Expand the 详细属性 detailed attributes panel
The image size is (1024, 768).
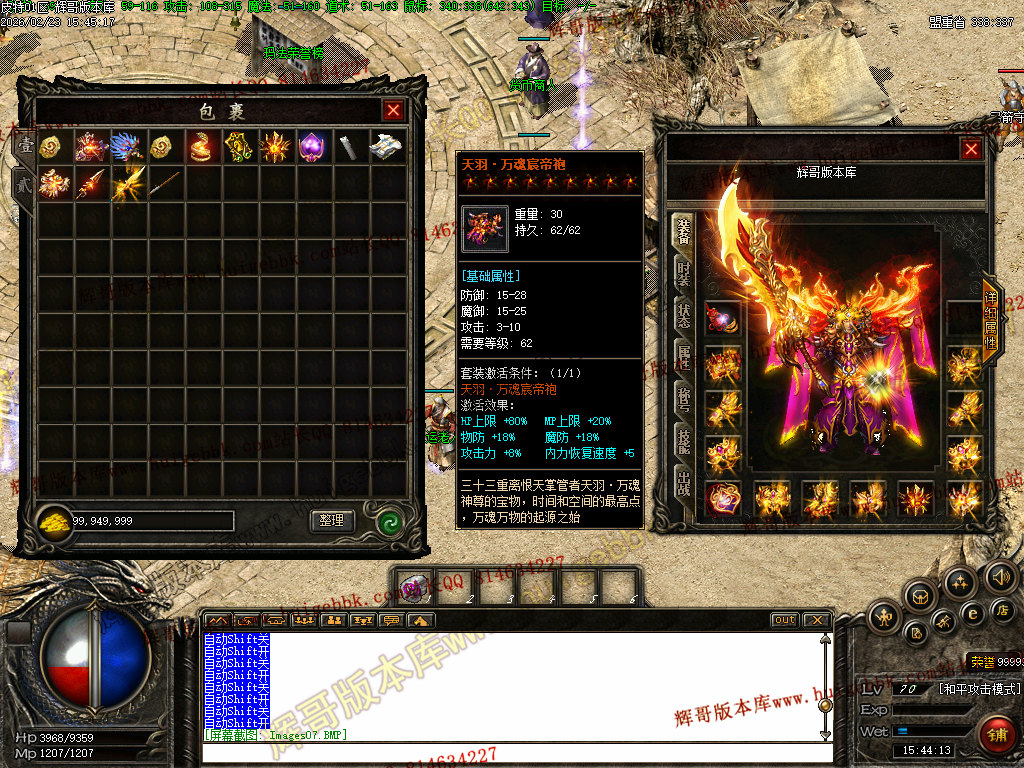point(990,321)
